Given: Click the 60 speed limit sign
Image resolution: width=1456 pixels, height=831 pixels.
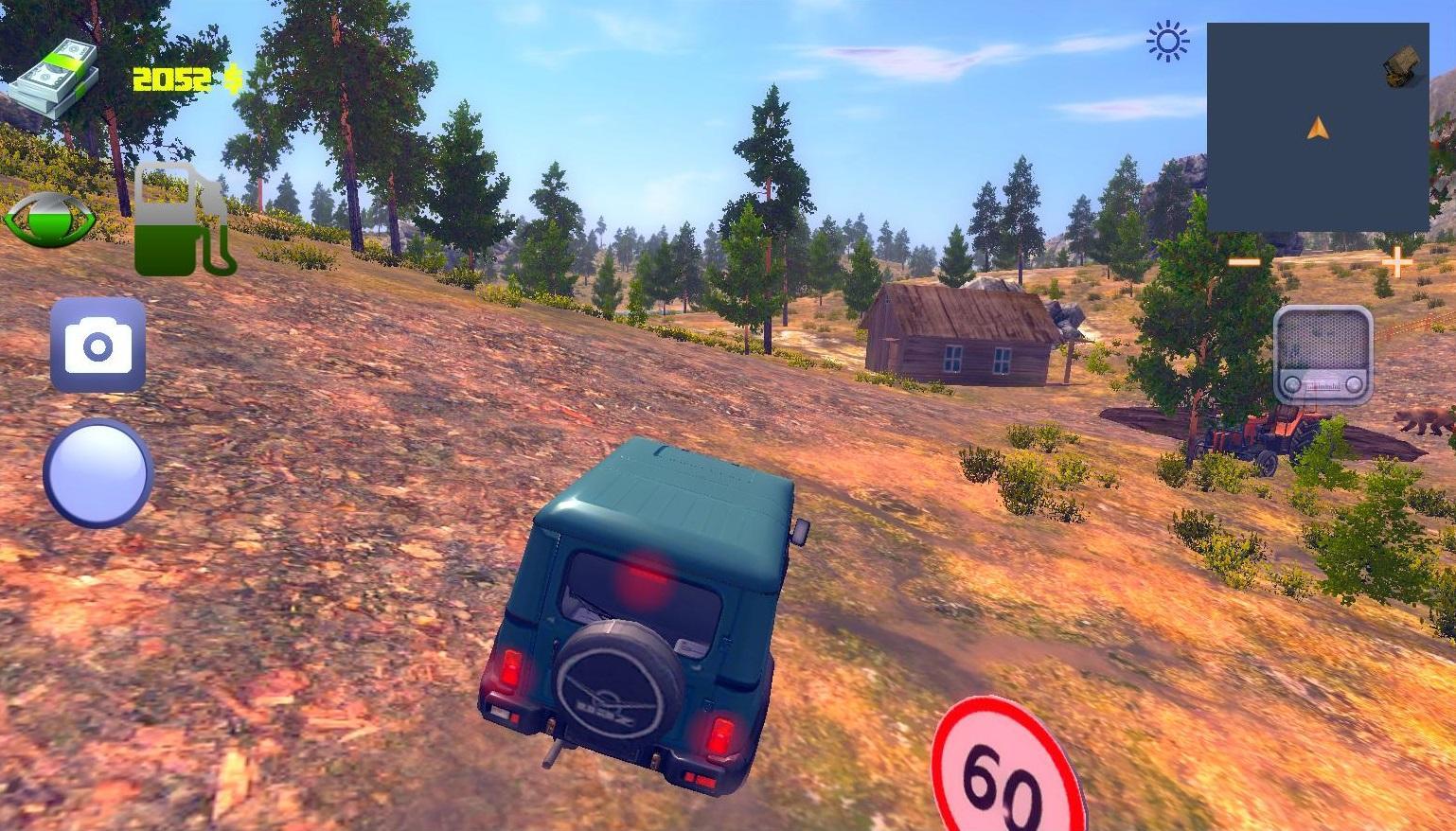Looking at the screenshot, I should (x=1008, y=776).
